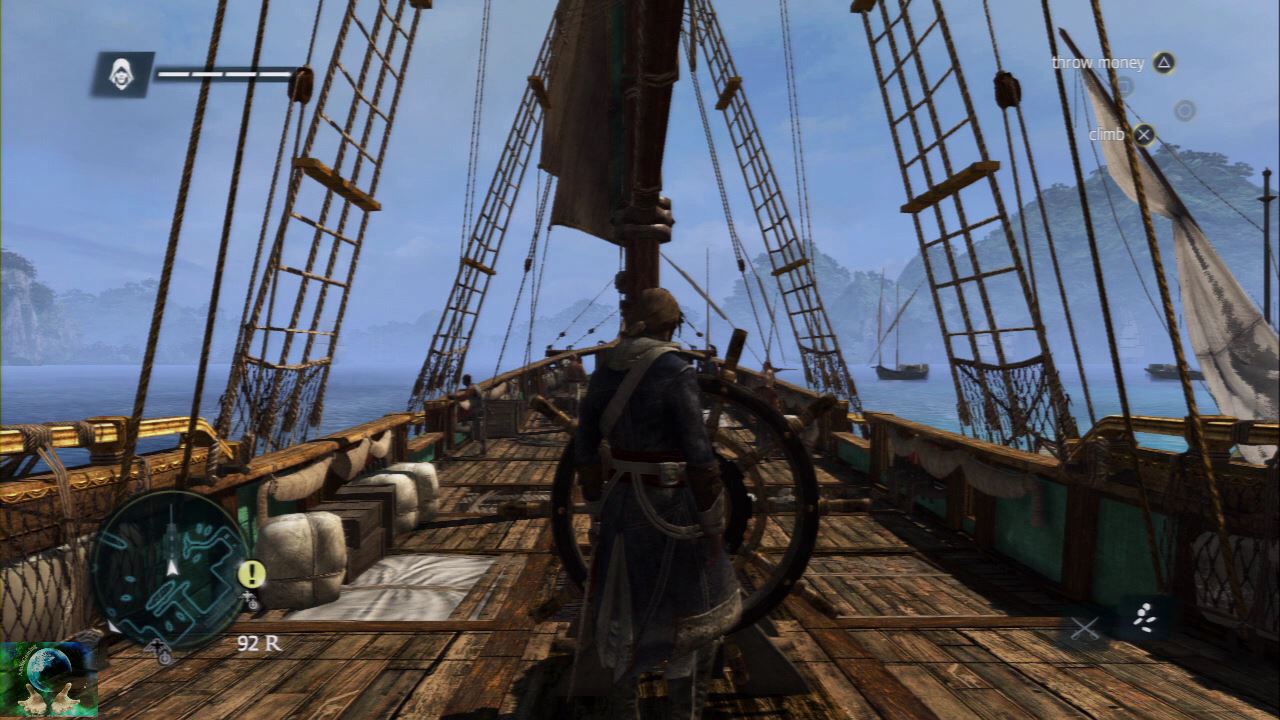Choose the throw money coins slot
1280x720 pixels.
(1144, 619)
